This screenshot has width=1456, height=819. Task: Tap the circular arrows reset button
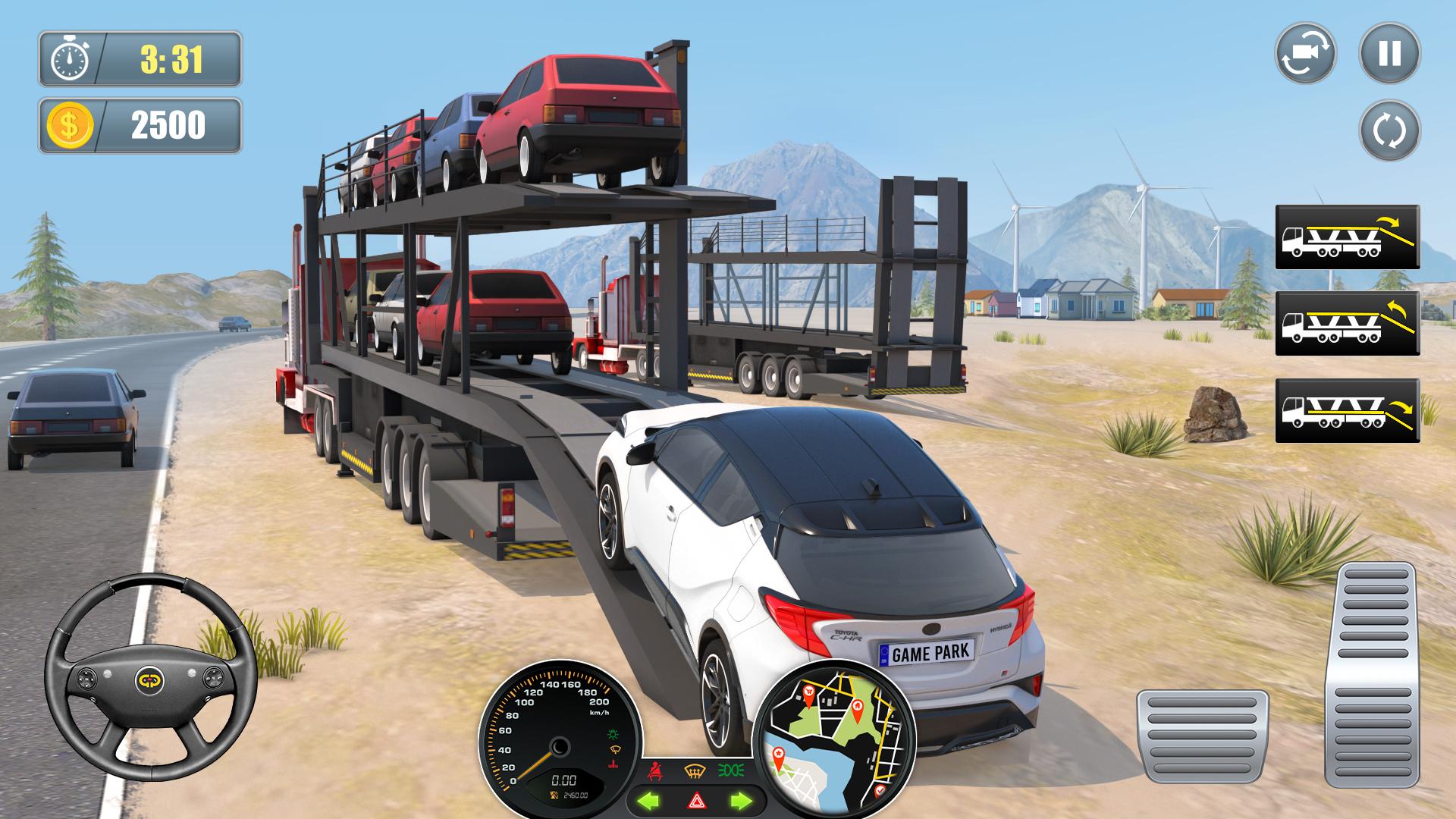click(x=1389, y=130)
